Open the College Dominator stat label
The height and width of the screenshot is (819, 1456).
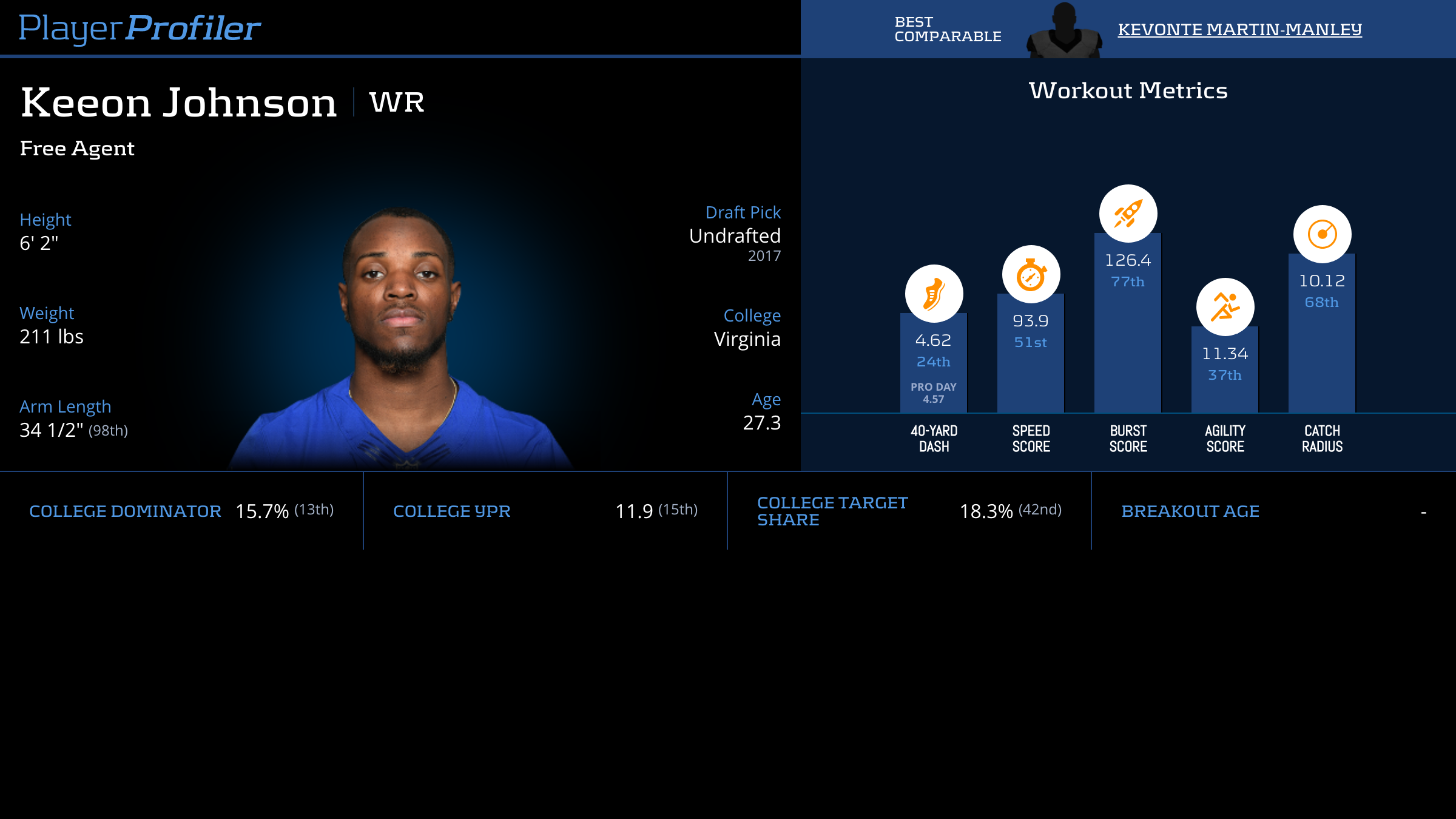125,511
